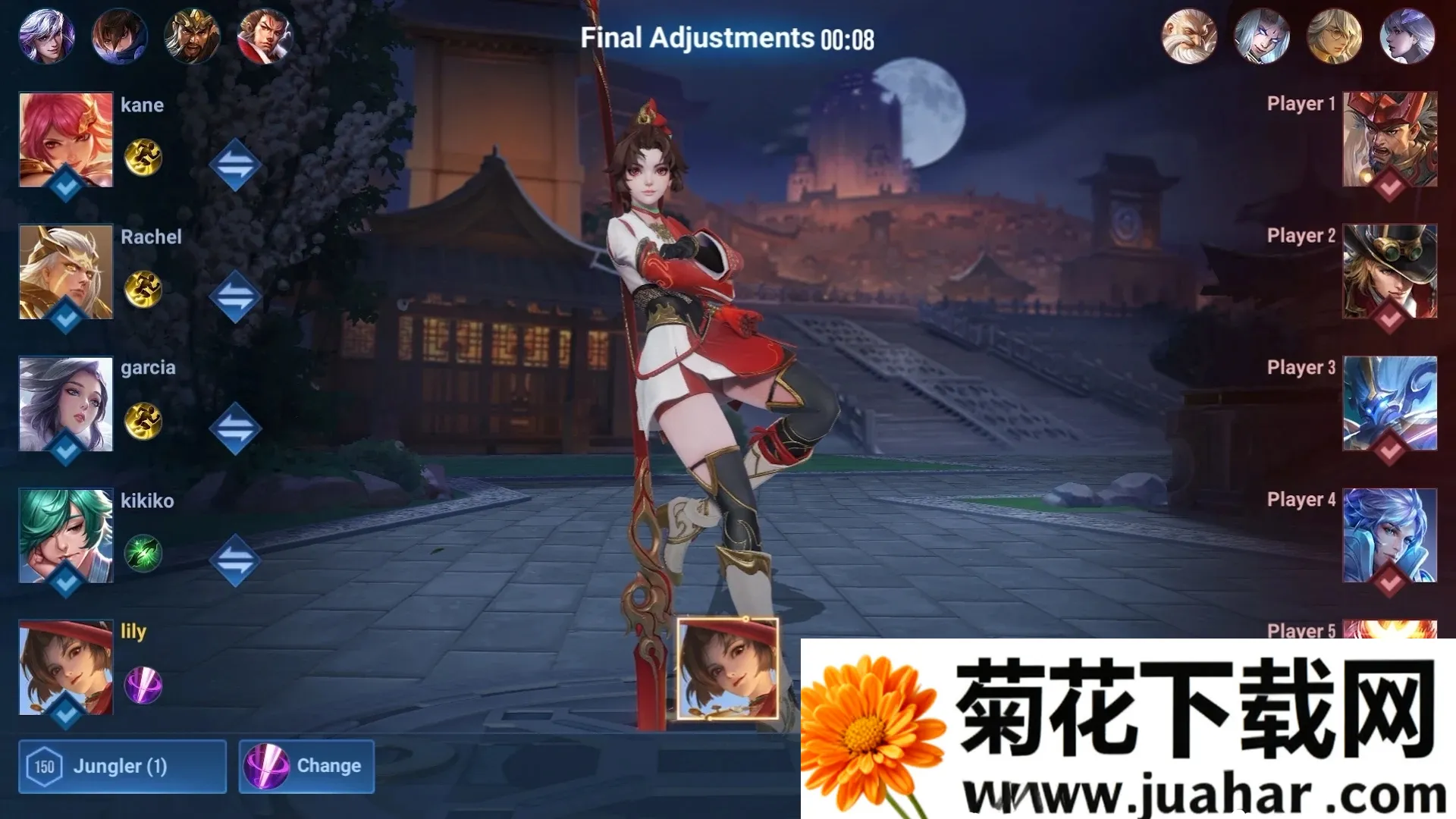1456x819 pixels.
Task: Click the swap arrows beside garcia
Action: [236, 427]
